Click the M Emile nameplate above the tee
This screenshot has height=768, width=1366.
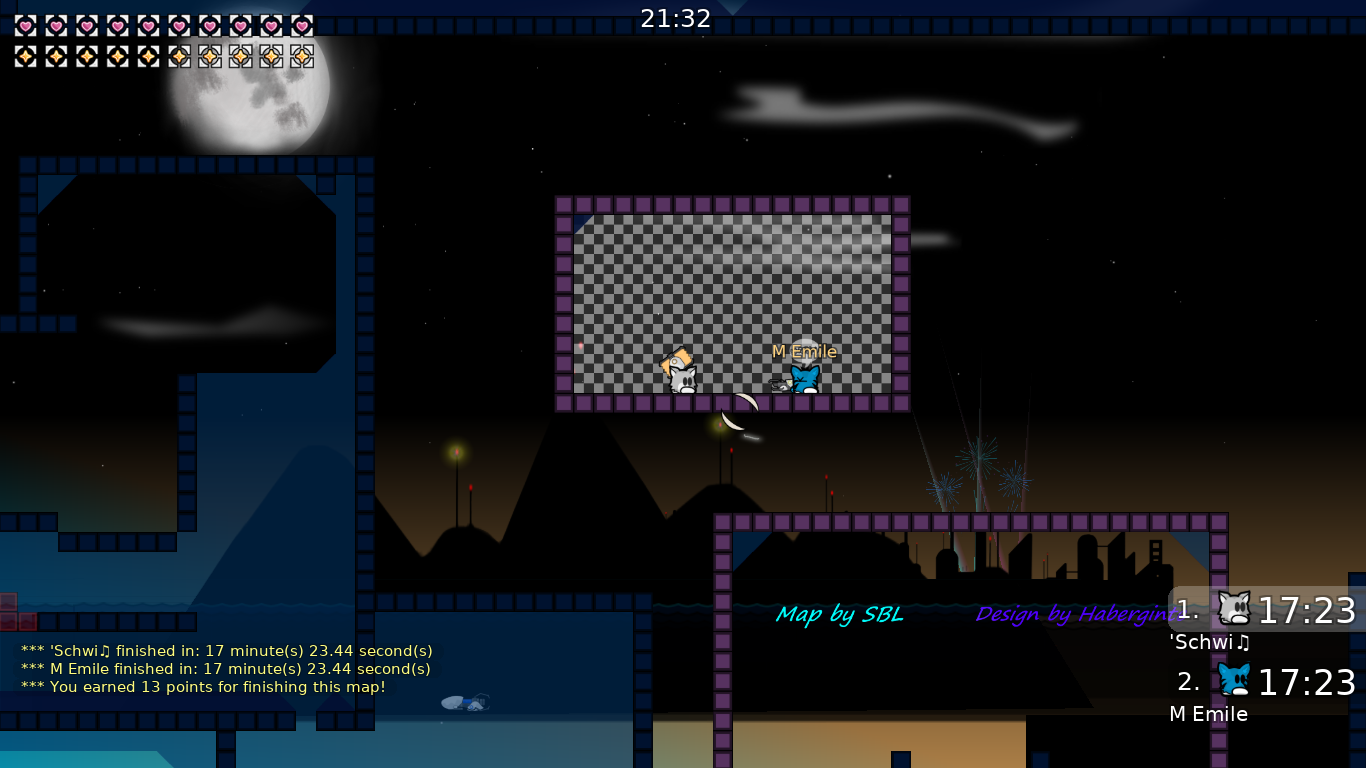pyautogui.click(x=803, y=352)
